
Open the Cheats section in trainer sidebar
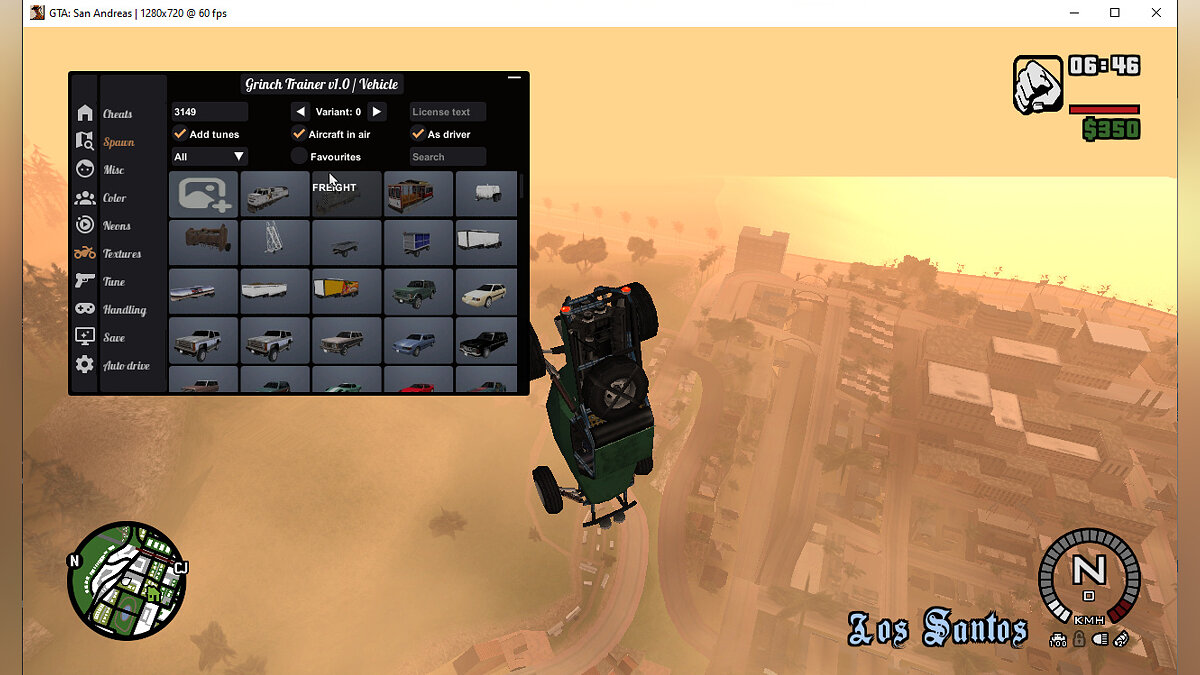coord(117,114)
